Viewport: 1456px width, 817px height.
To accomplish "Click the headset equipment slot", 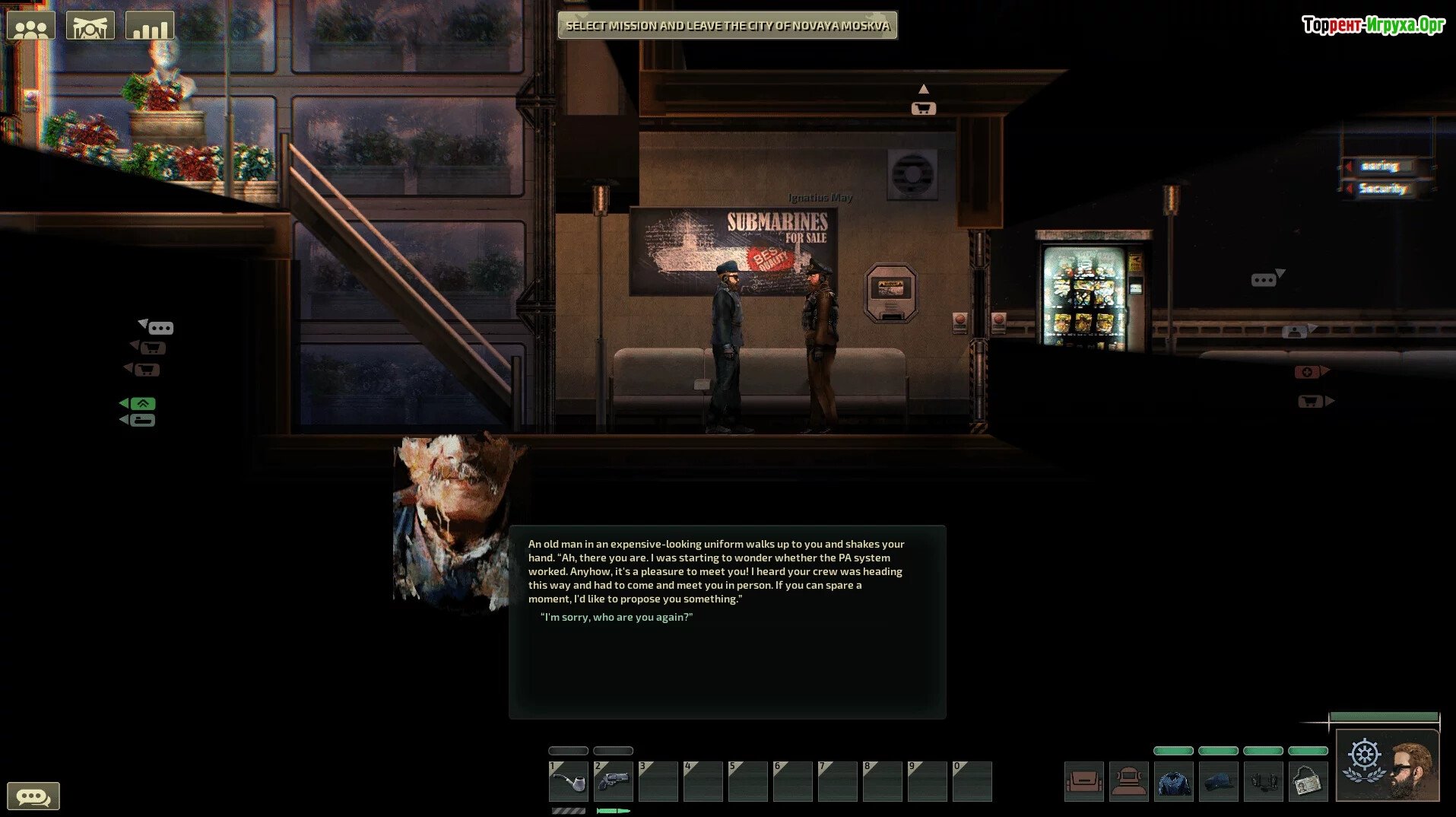I will click(1264, 781).
